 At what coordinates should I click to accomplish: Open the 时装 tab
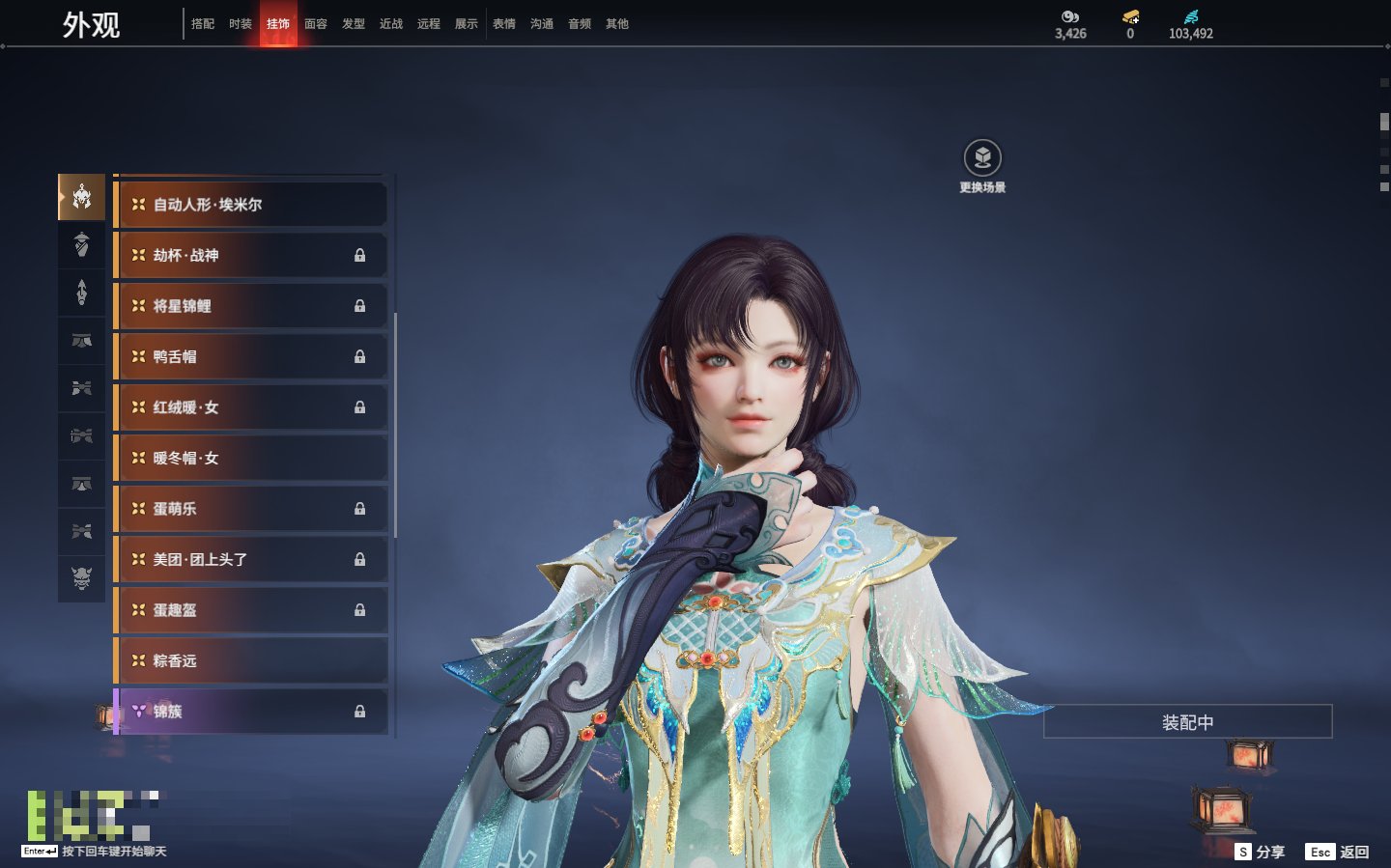(241, 24)
